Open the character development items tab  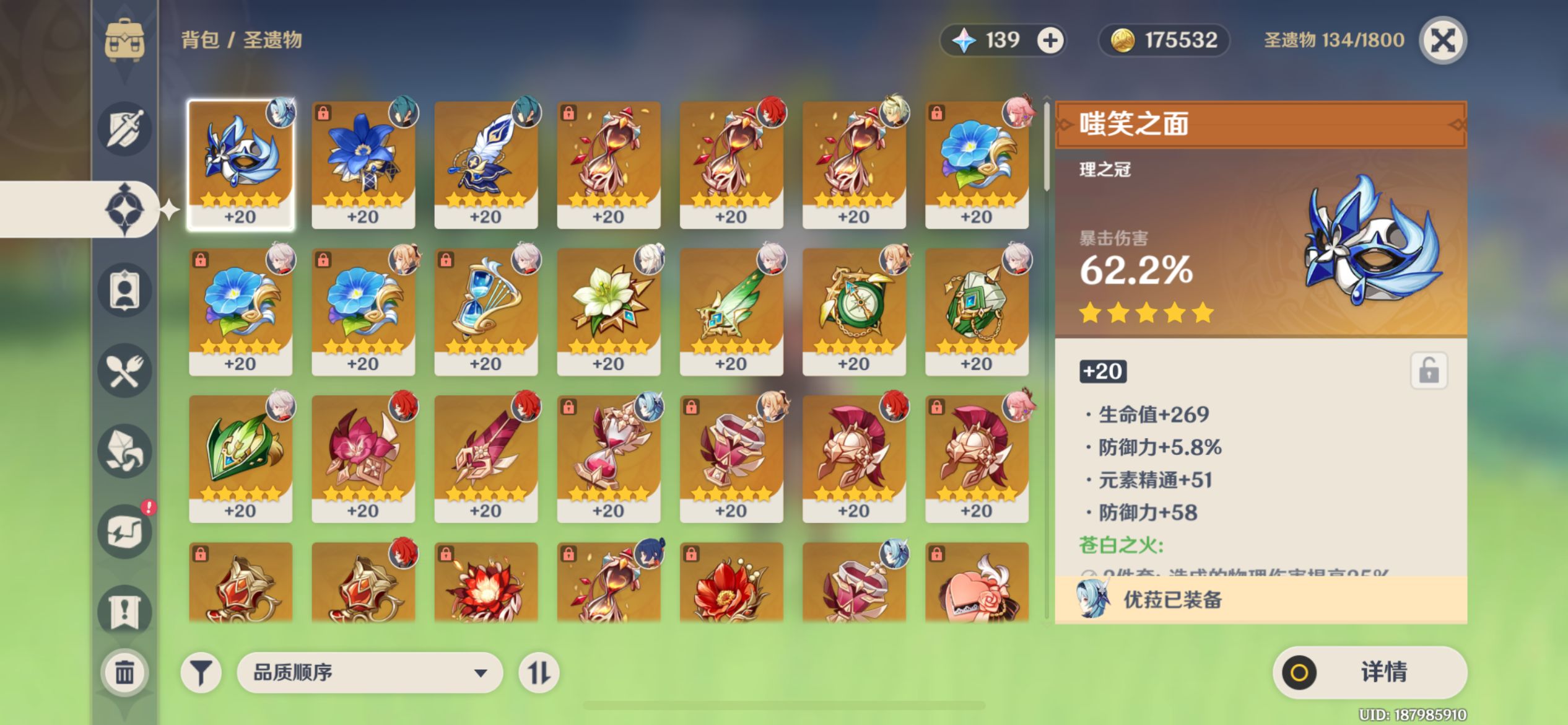pyautogui.click(x=124, y=290)
